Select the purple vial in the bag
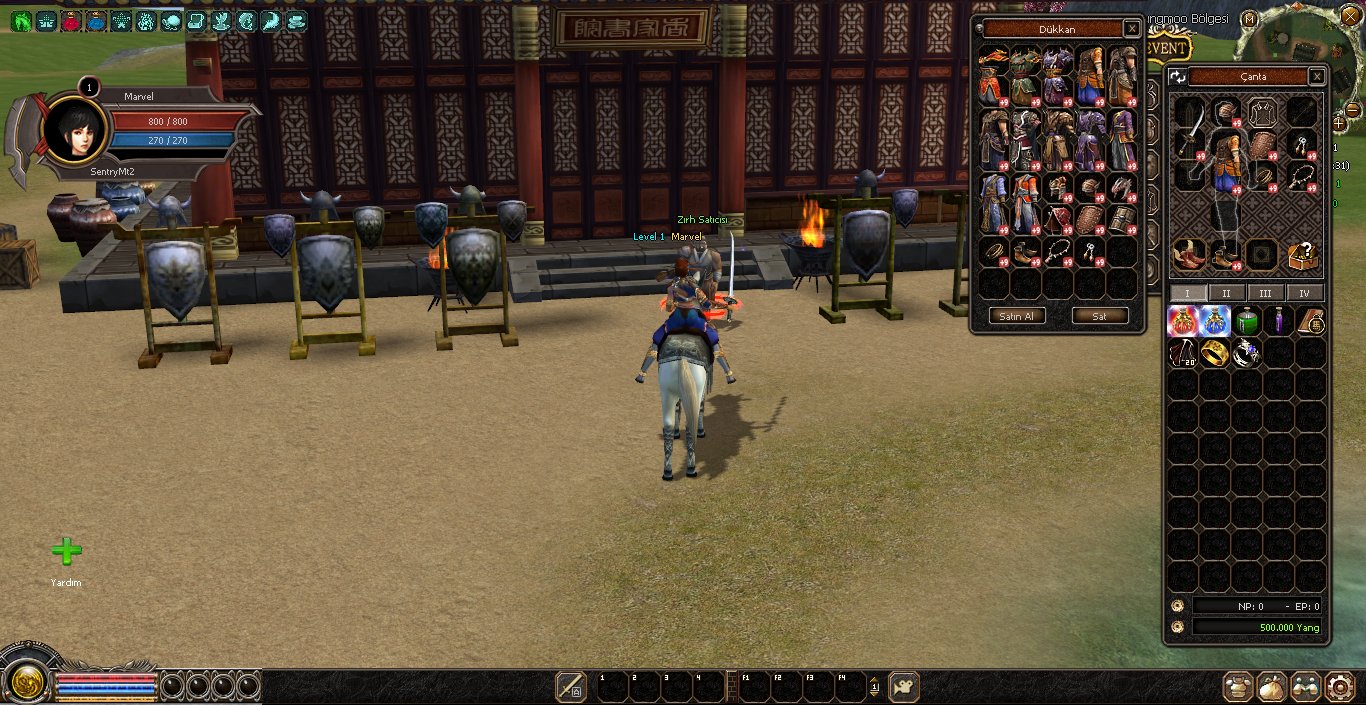 [x=1278, y=321]
